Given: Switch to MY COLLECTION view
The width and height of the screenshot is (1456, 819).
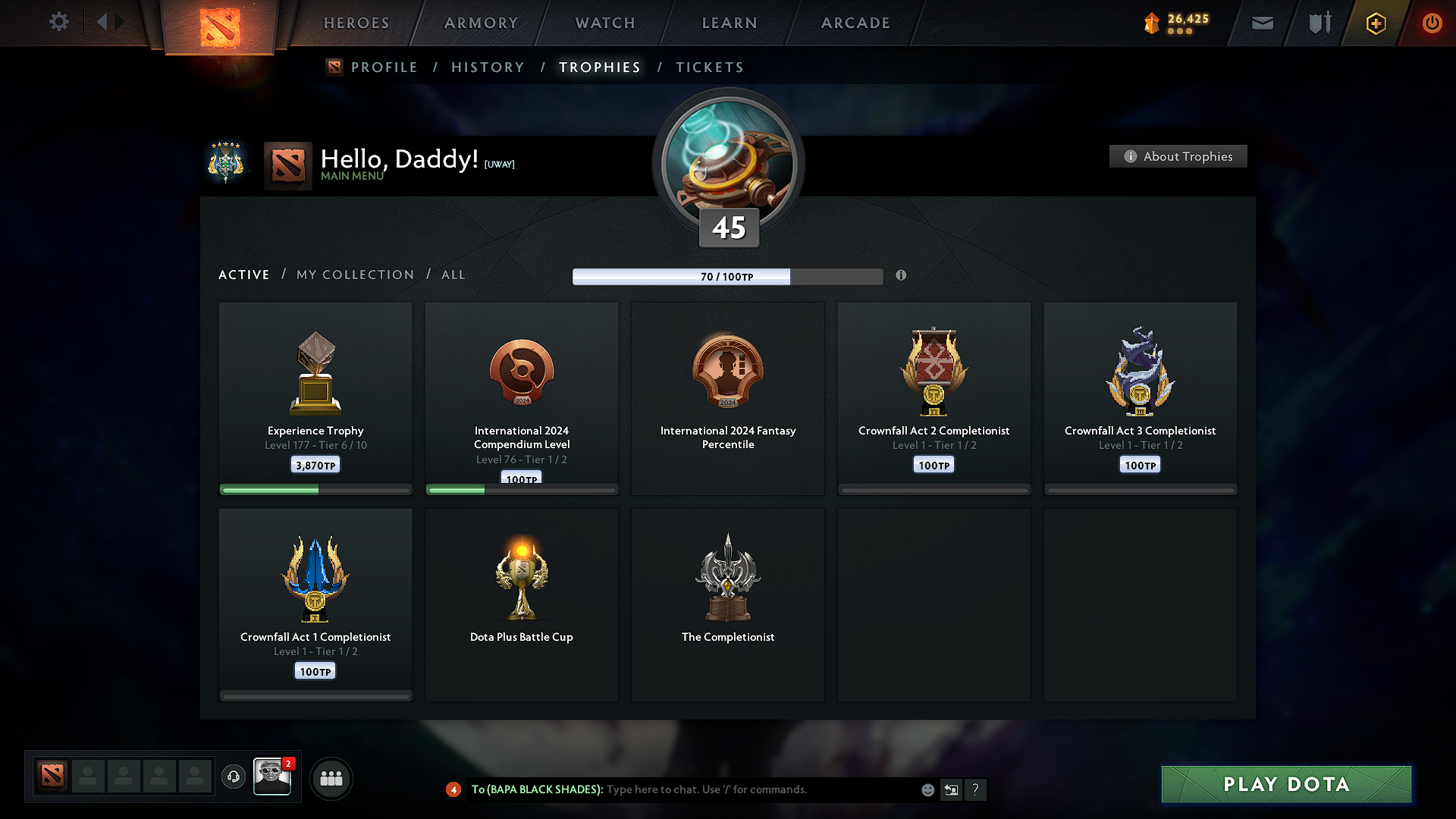Looking at the screenshot, I should [x=354, y=275].
